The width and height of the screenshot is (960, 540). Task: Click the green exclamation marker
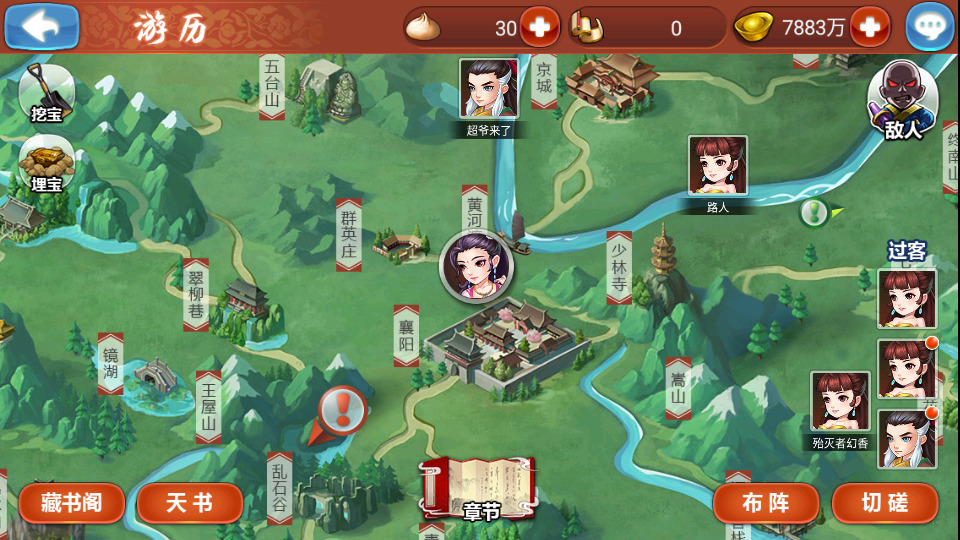point(815,212)
